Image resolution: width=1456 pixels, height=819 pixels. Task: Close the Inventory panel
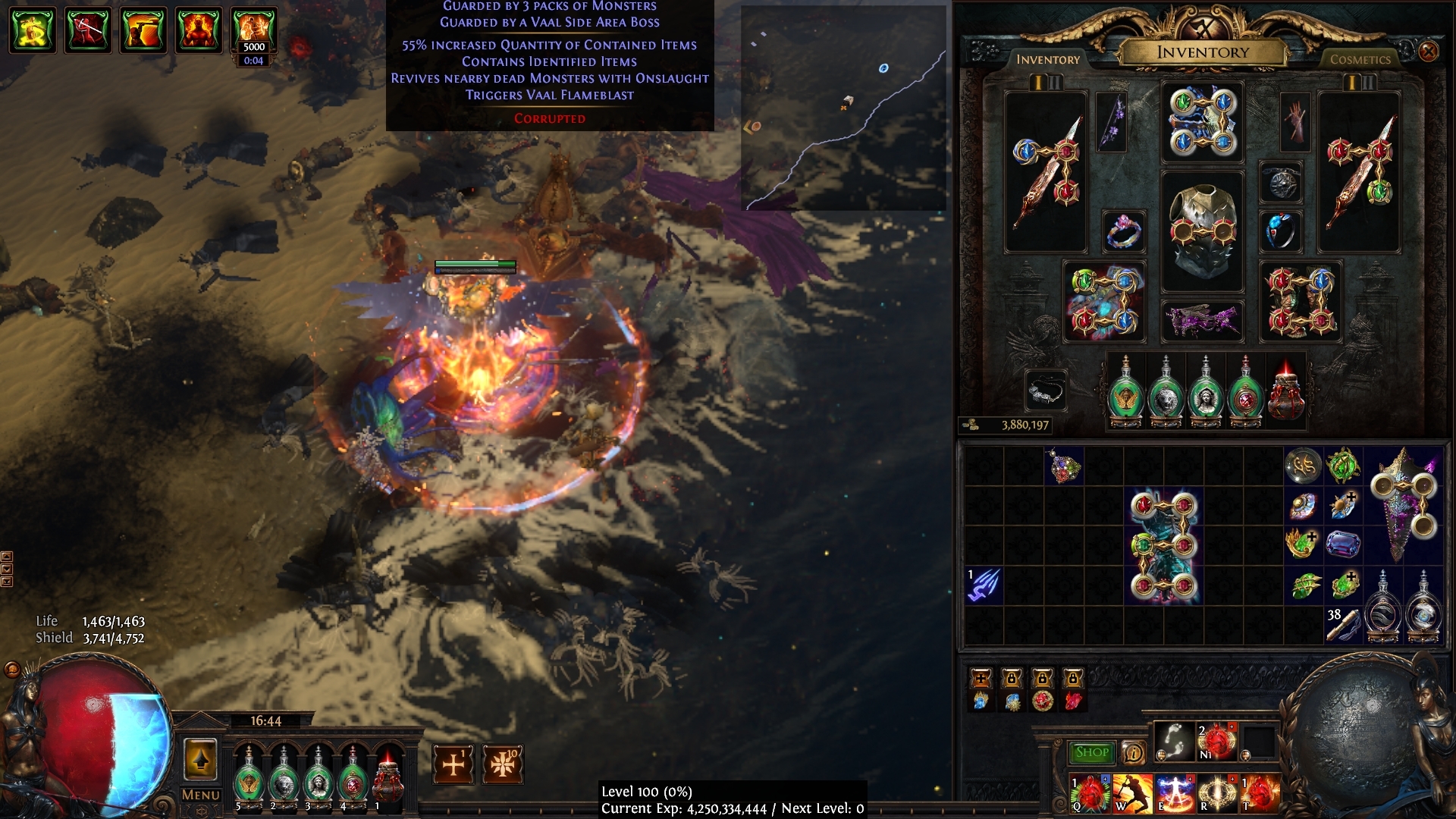pyautogui.click(x=1428, y=52)
